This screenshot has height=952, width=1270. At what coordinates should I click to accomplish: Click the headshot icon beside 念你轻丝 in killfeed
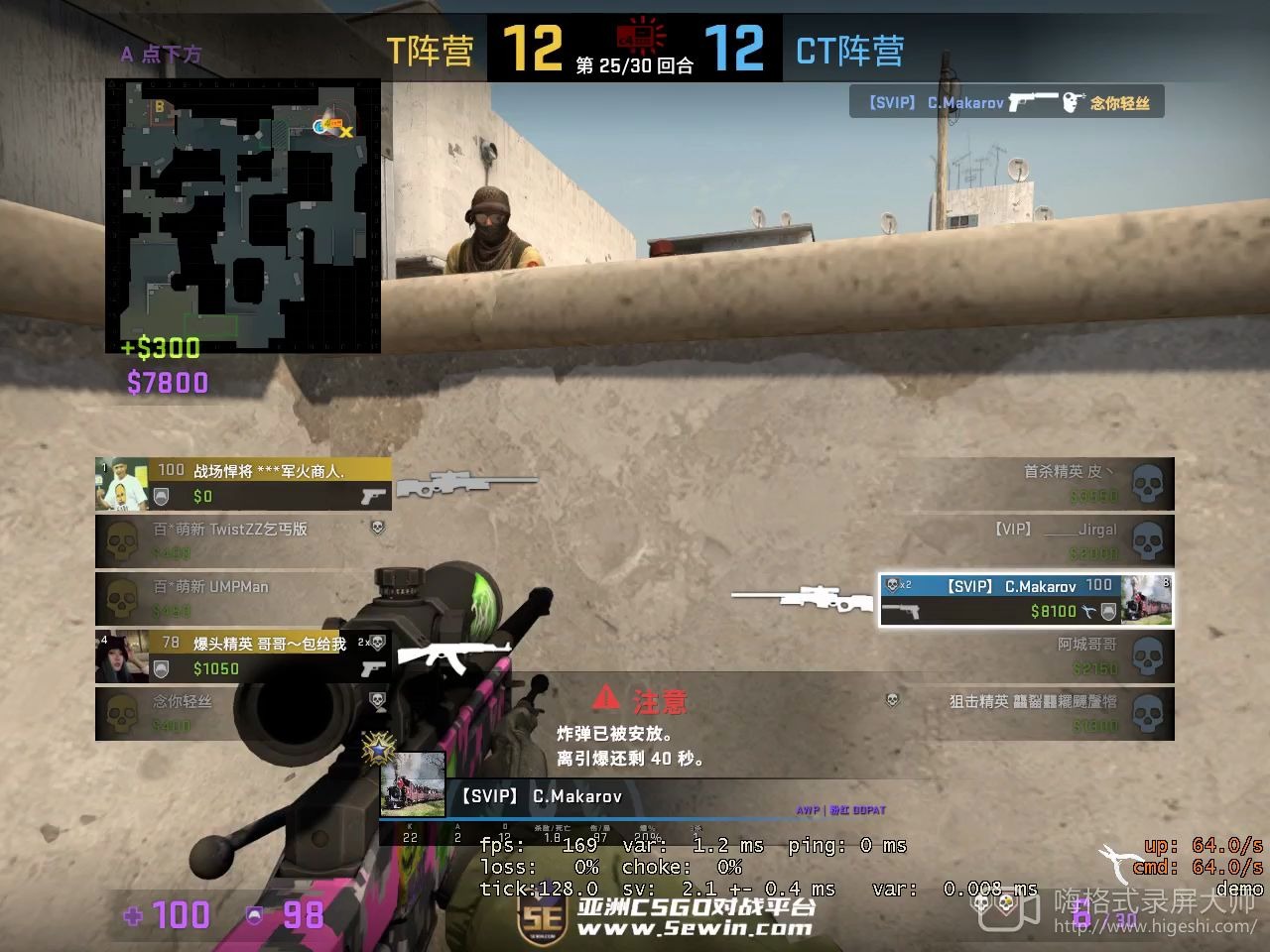[x=1074, y=102]
